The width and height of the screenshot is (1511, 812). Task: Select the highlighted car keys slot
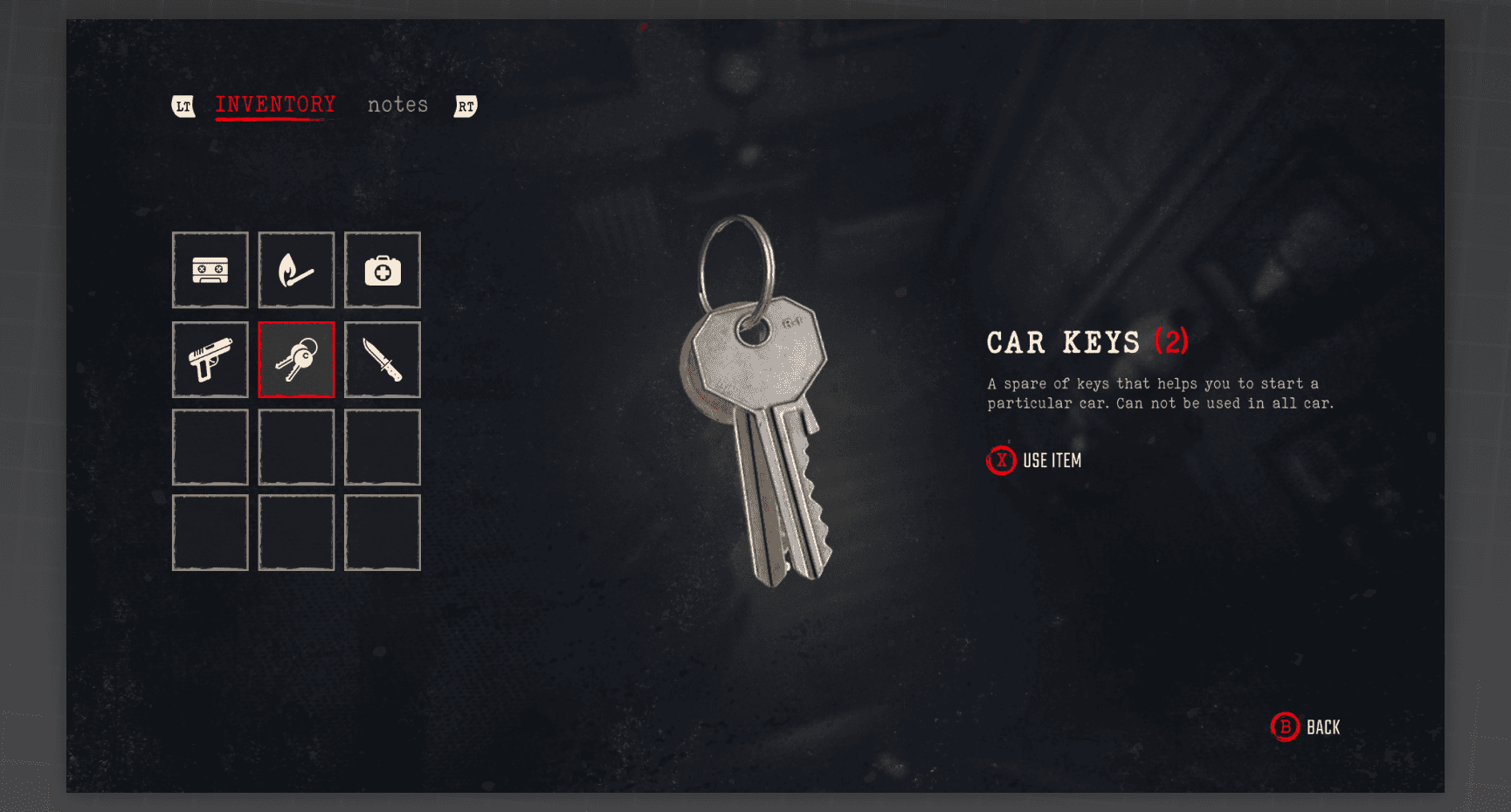click(296, 360)
